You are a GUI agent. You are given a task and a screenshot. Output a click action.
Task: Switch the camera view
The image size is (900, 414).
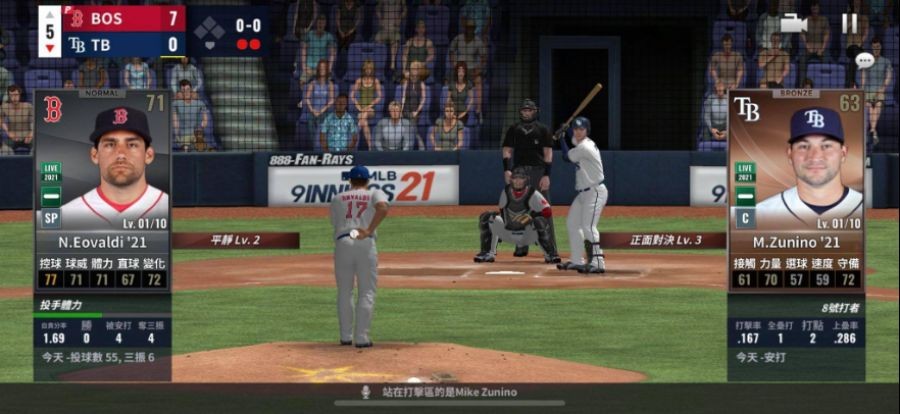pos(794,23)
